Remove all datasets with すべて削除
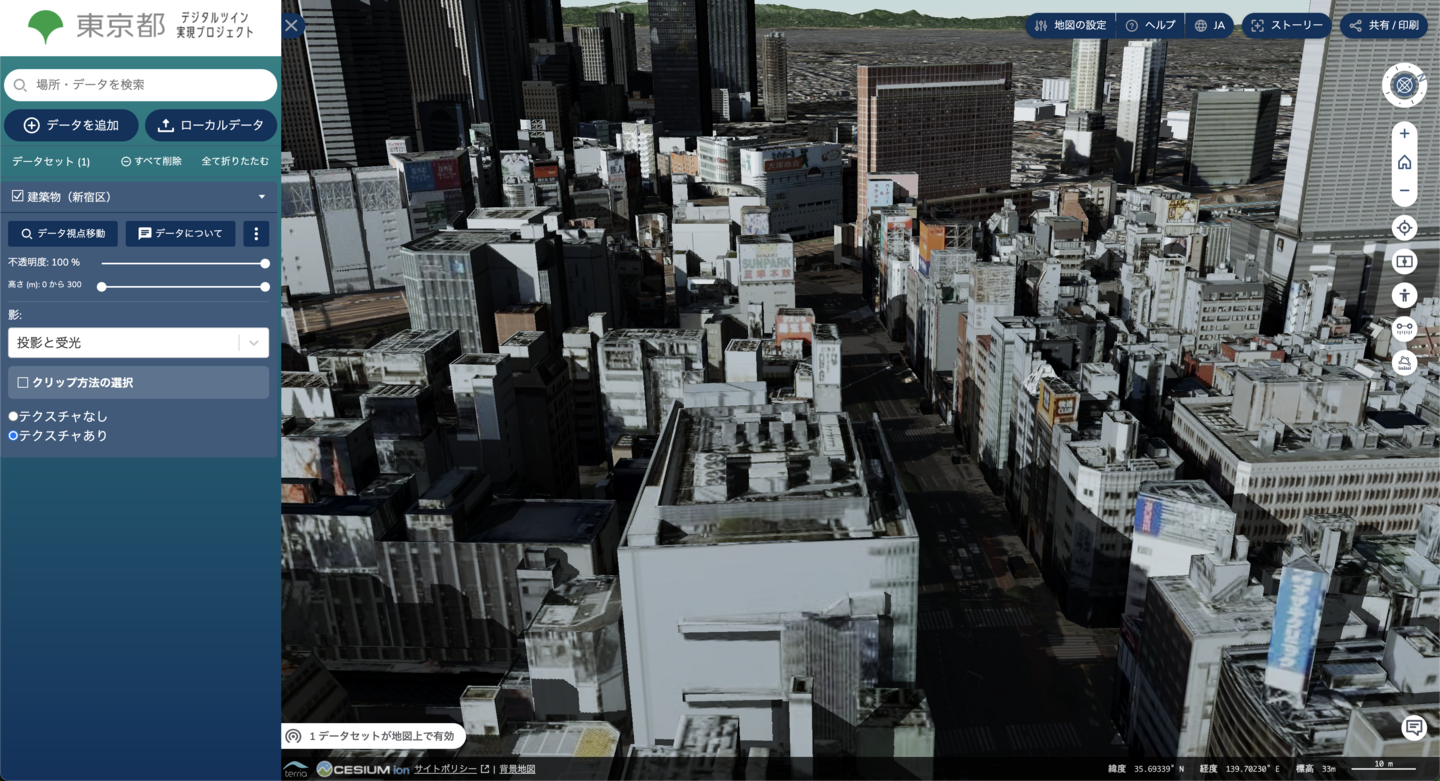 [x=151, y=161]
